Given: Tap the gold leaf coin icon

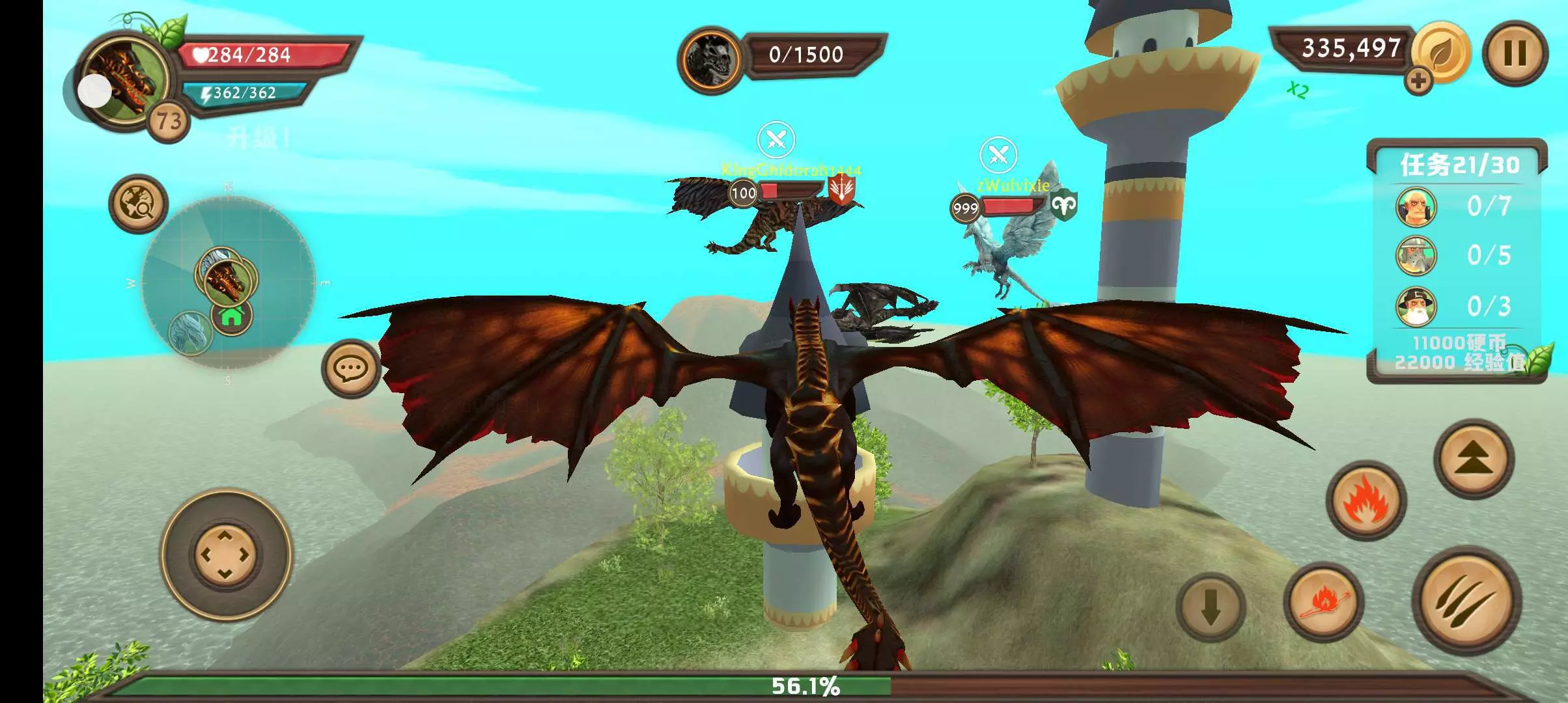Looking at the screenshot, I should (x=1442, y=52).
